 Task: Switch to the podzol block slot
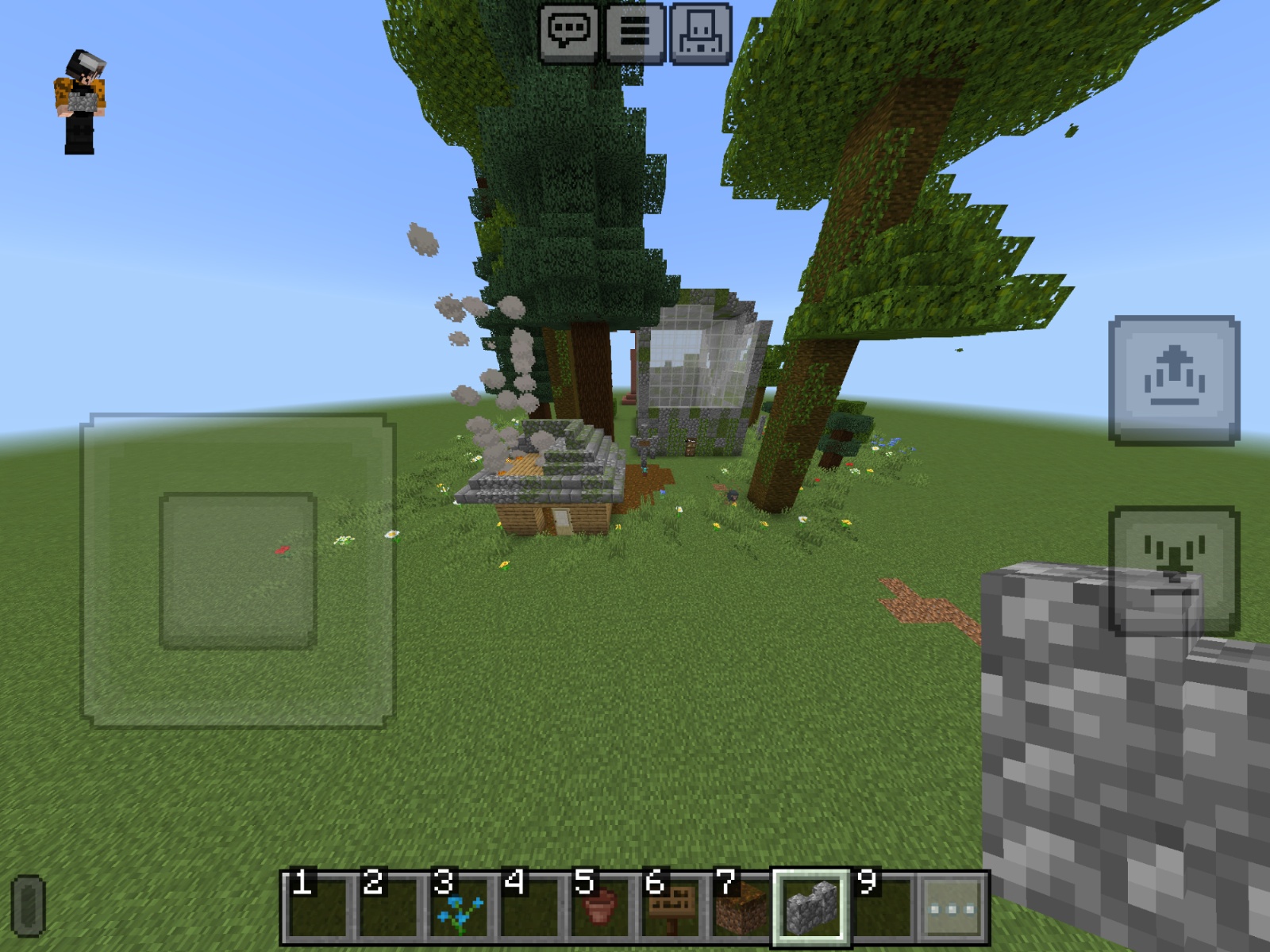click(x=741, y=908)
